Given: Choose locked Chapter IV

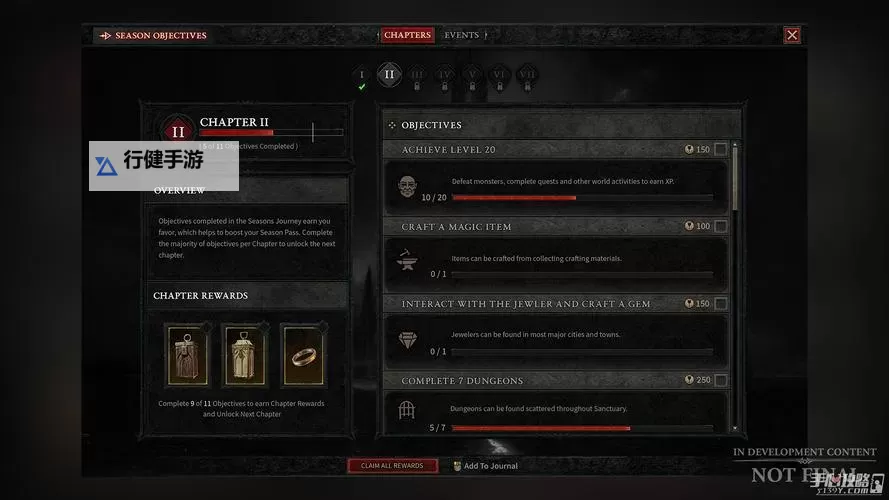Looking at the screenshot, I should [x=445, y=75].
